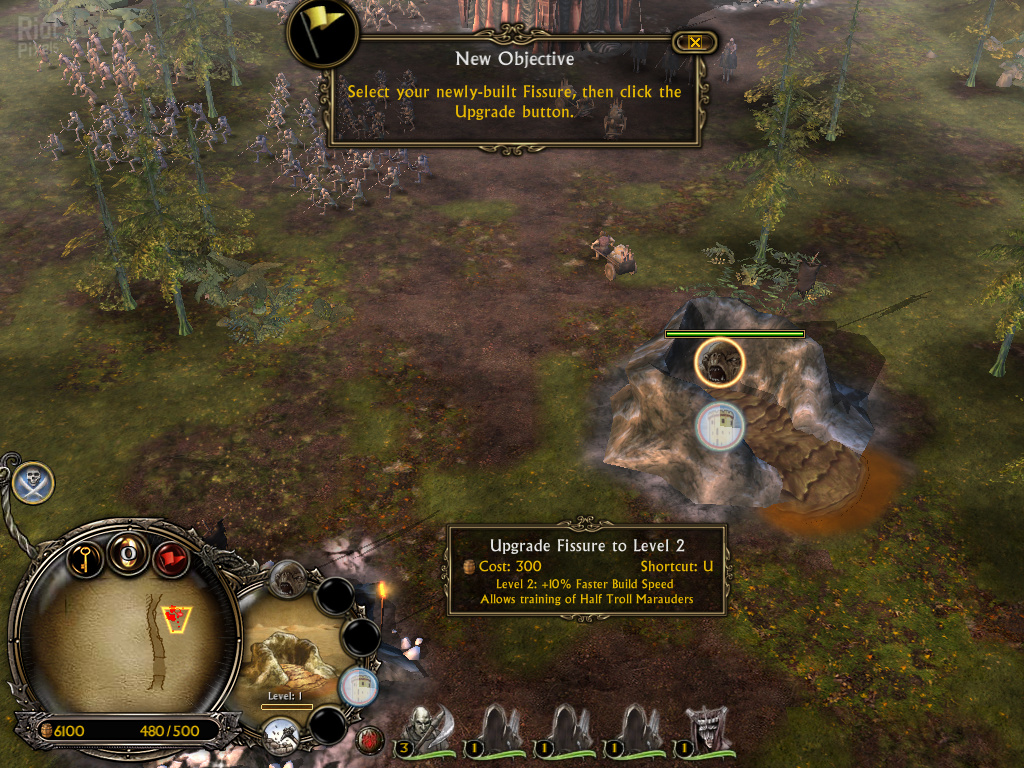Click the red flag button
This screenshot has width=1024, height=768.
(x=171, y=557)
